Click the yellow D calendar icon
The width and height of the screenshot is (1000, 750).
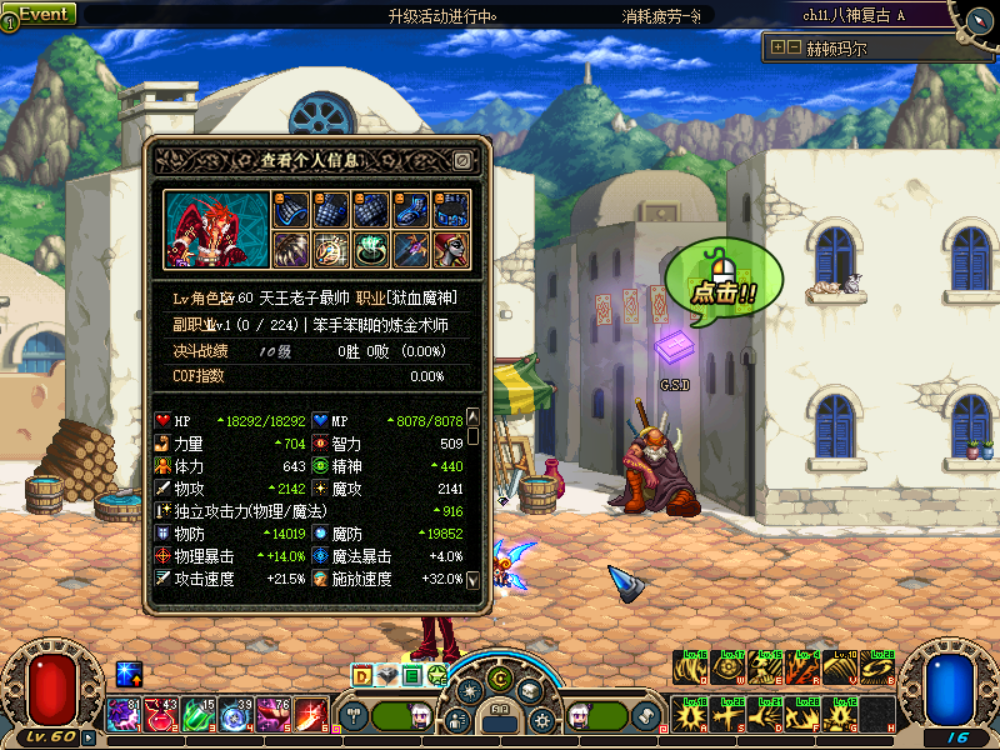[x=362, y=676]
